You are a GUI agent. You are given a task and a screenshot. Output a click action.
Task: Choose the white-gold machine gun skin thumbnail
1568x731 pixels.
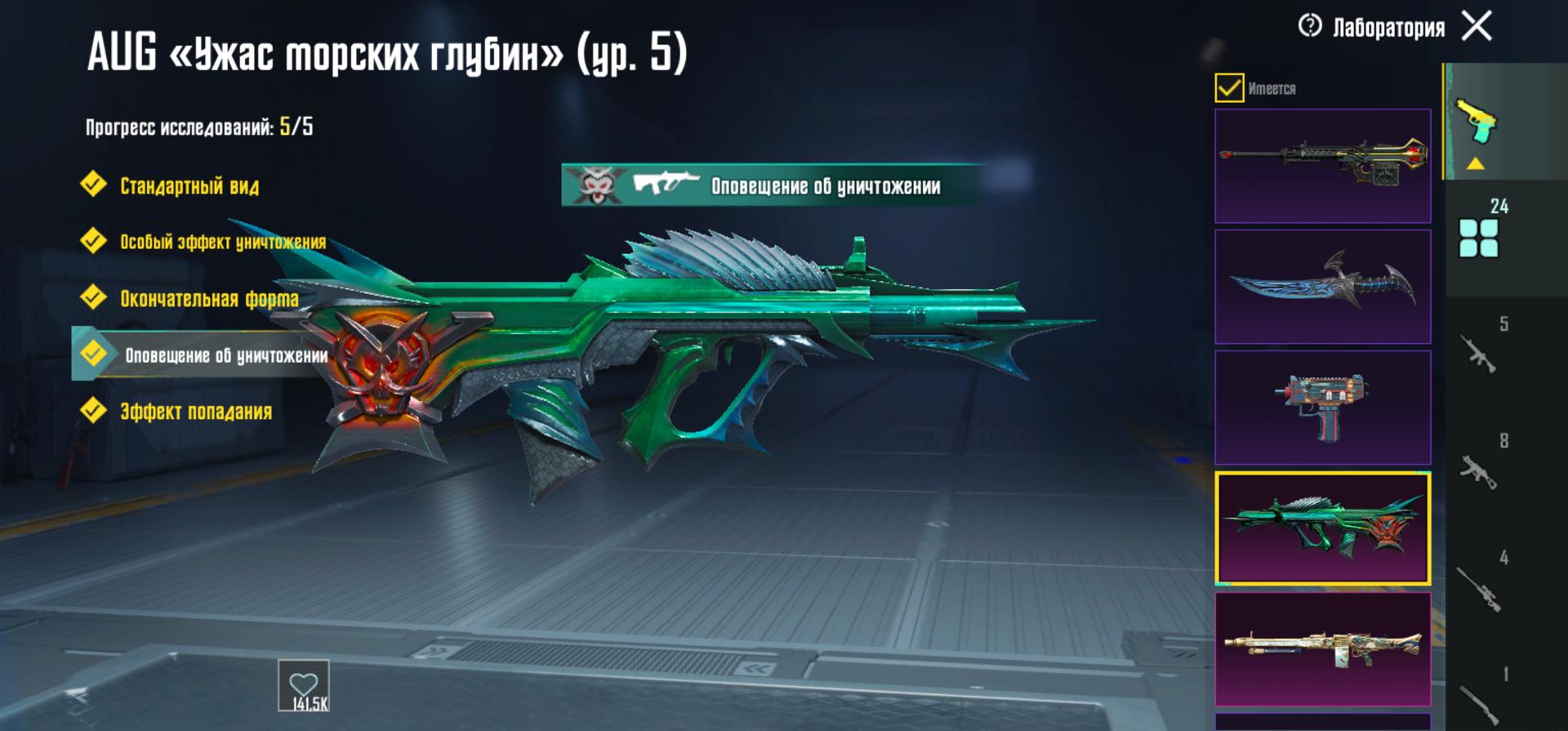tap(1322, 649)
